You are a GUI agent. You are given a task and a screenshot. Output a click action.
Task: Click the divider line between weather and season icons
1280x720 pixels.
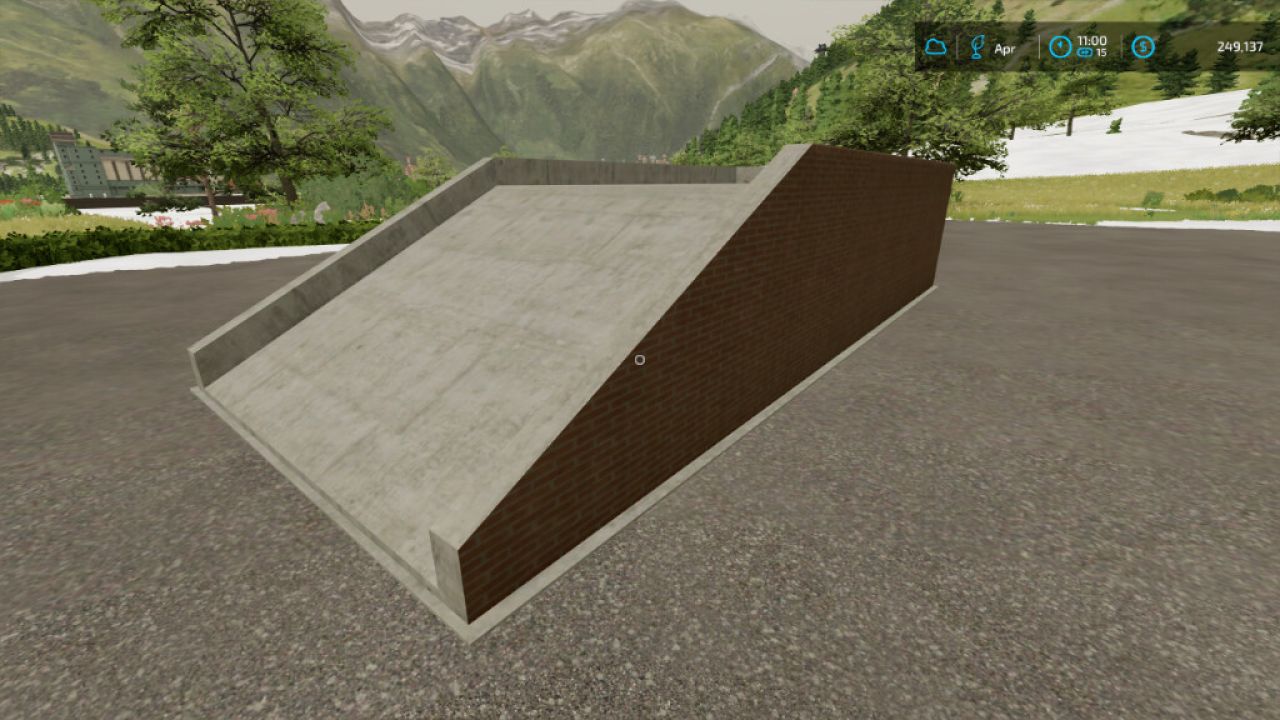coord(957,46)
